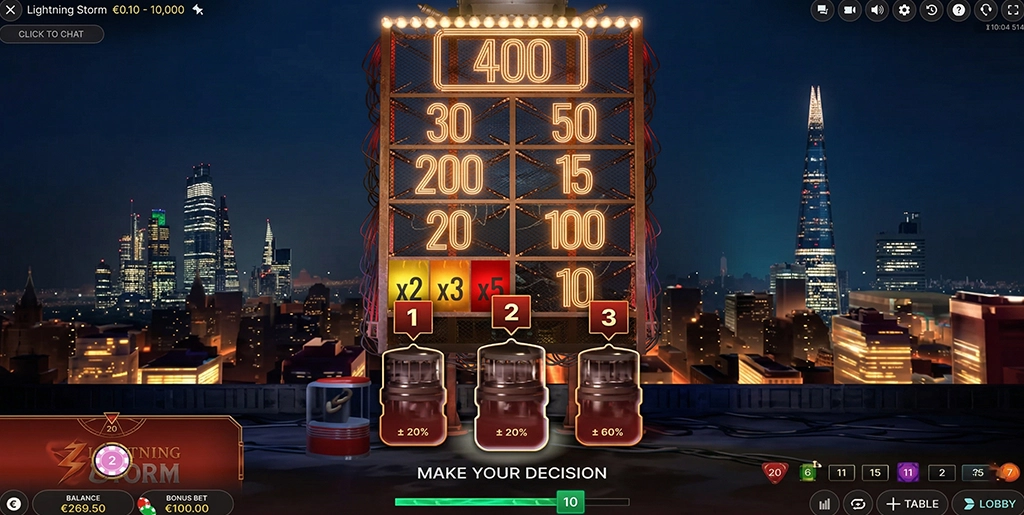Close the Lightning Storm game
Screen dimensions: 1024x515
12,10
